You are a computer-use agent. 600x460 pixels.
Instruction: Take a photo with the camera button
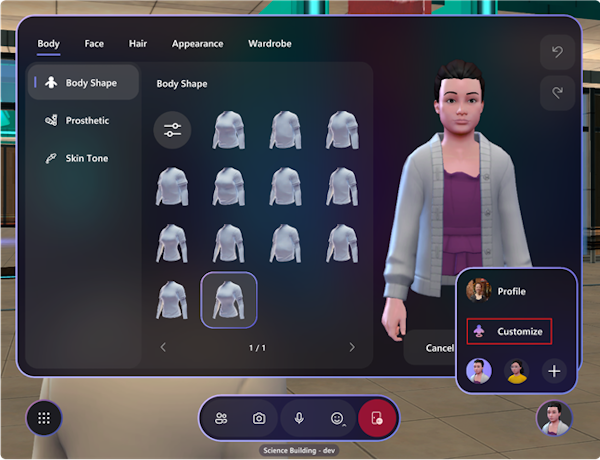[259, 418]
